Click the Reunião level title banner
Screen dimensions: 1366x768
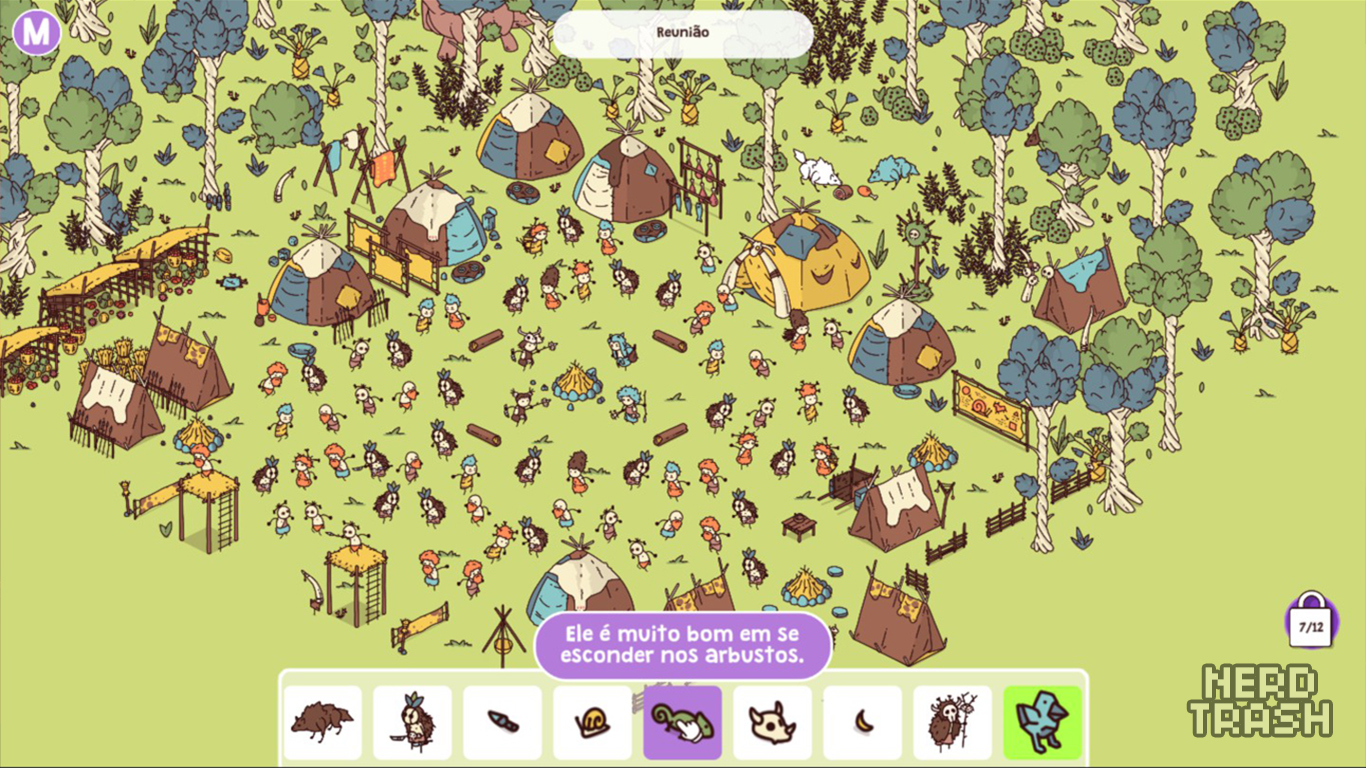683,33
